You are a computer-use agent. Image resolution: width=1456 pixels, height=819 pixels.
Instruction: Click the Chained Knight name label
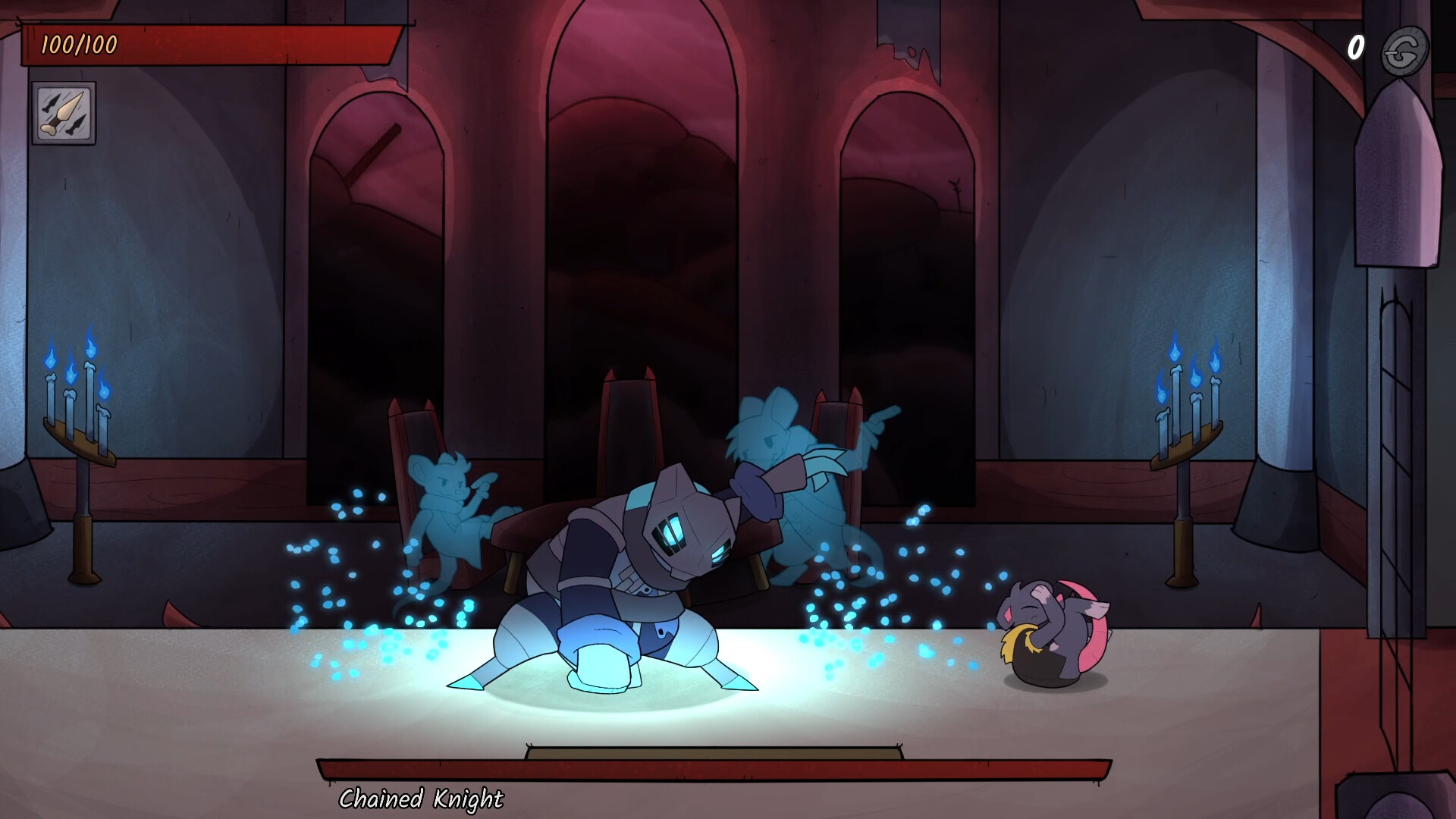422,798
